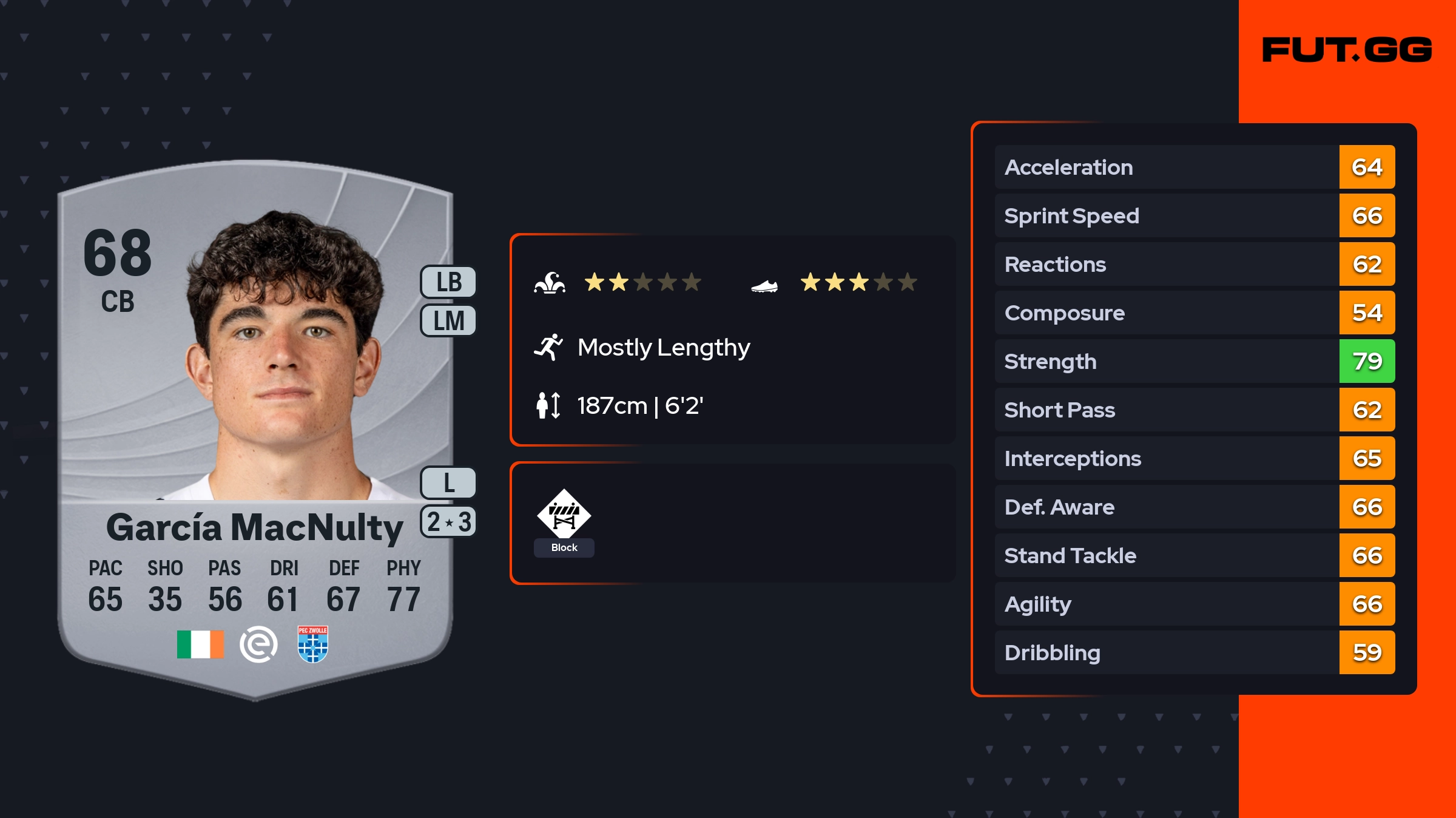
Task: Click the LB alternate position badge
Action: point(448,282)
